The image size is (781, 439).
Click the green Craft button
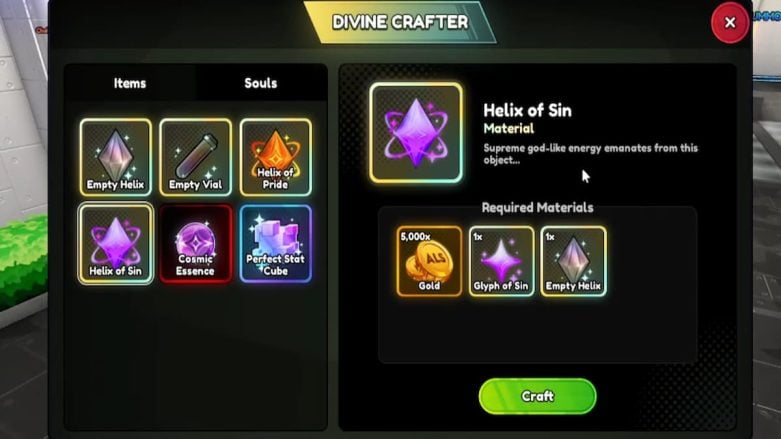click(x=537, y=396)
